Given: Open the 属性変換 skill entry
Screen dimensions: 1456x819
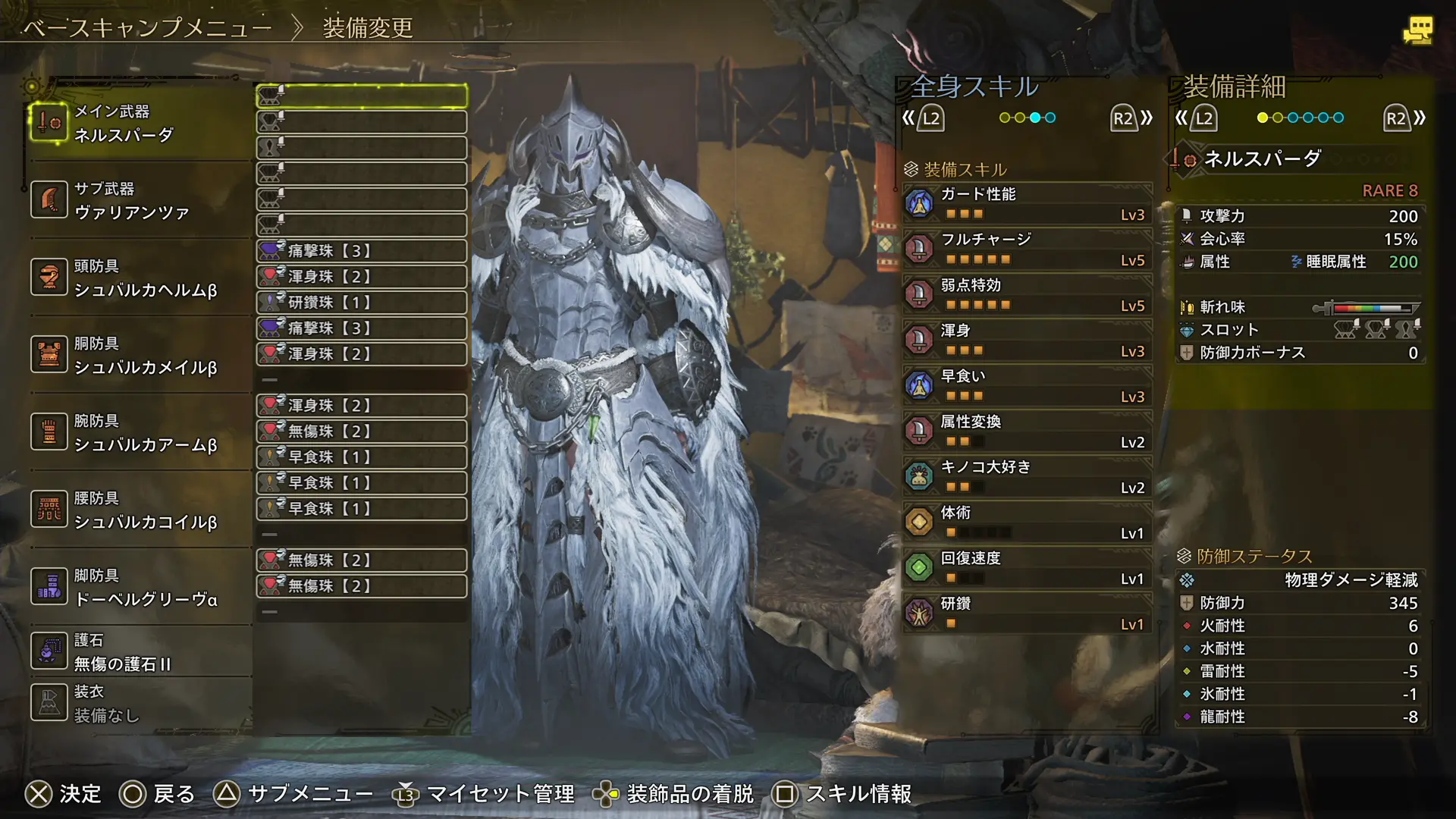Looking at the screenshot, I should 1027,431.
